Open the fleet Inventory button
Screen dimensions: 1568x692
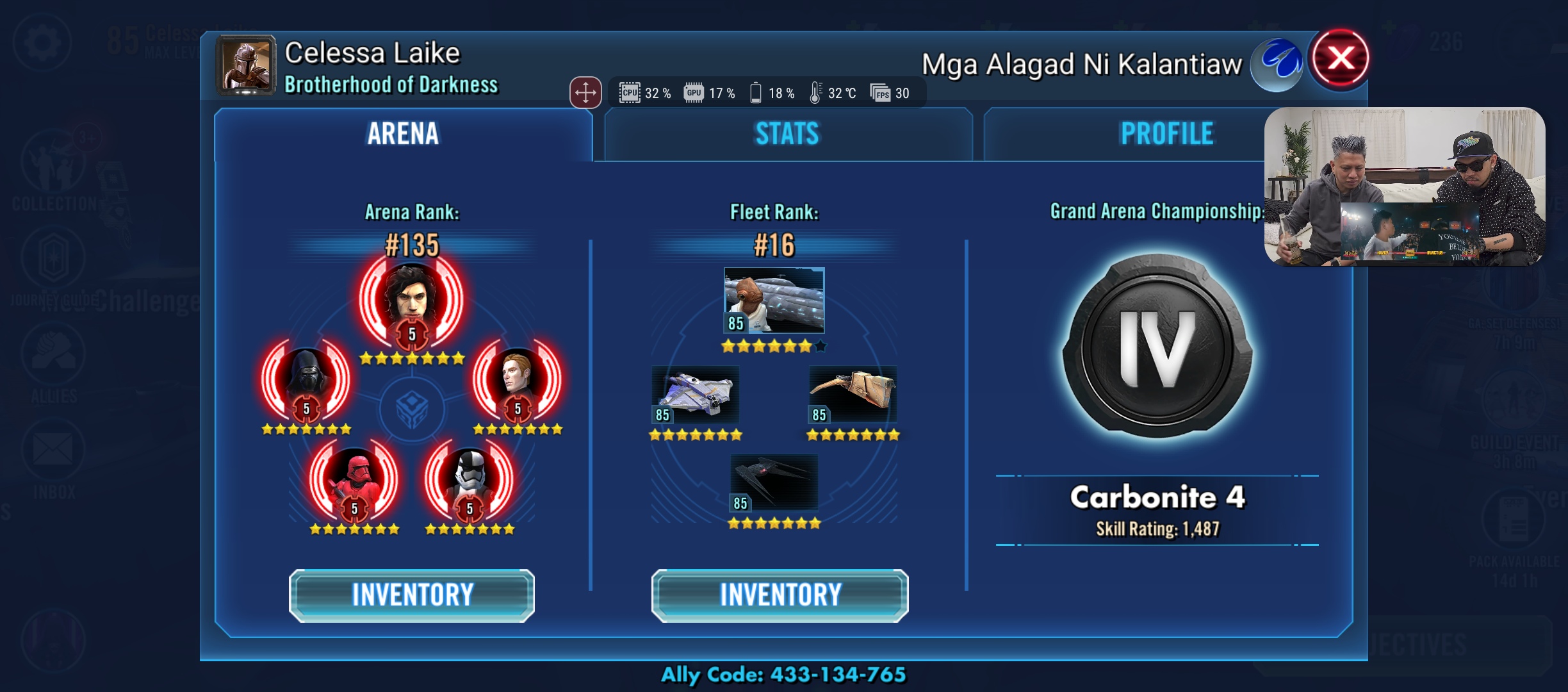point(780,595)
